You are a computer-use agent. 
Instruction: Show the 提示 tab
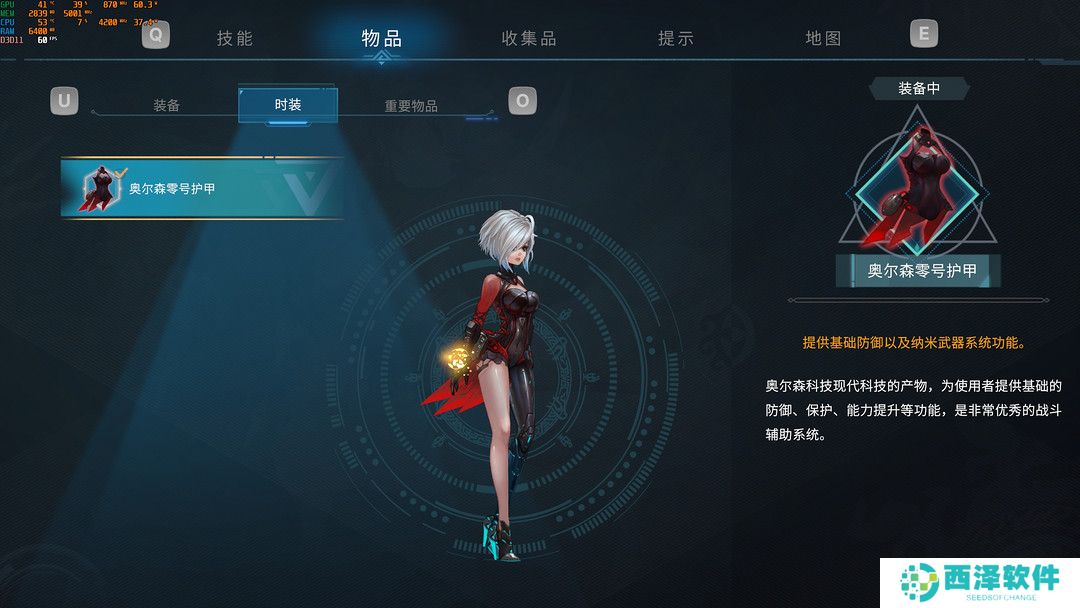(676, 39)
